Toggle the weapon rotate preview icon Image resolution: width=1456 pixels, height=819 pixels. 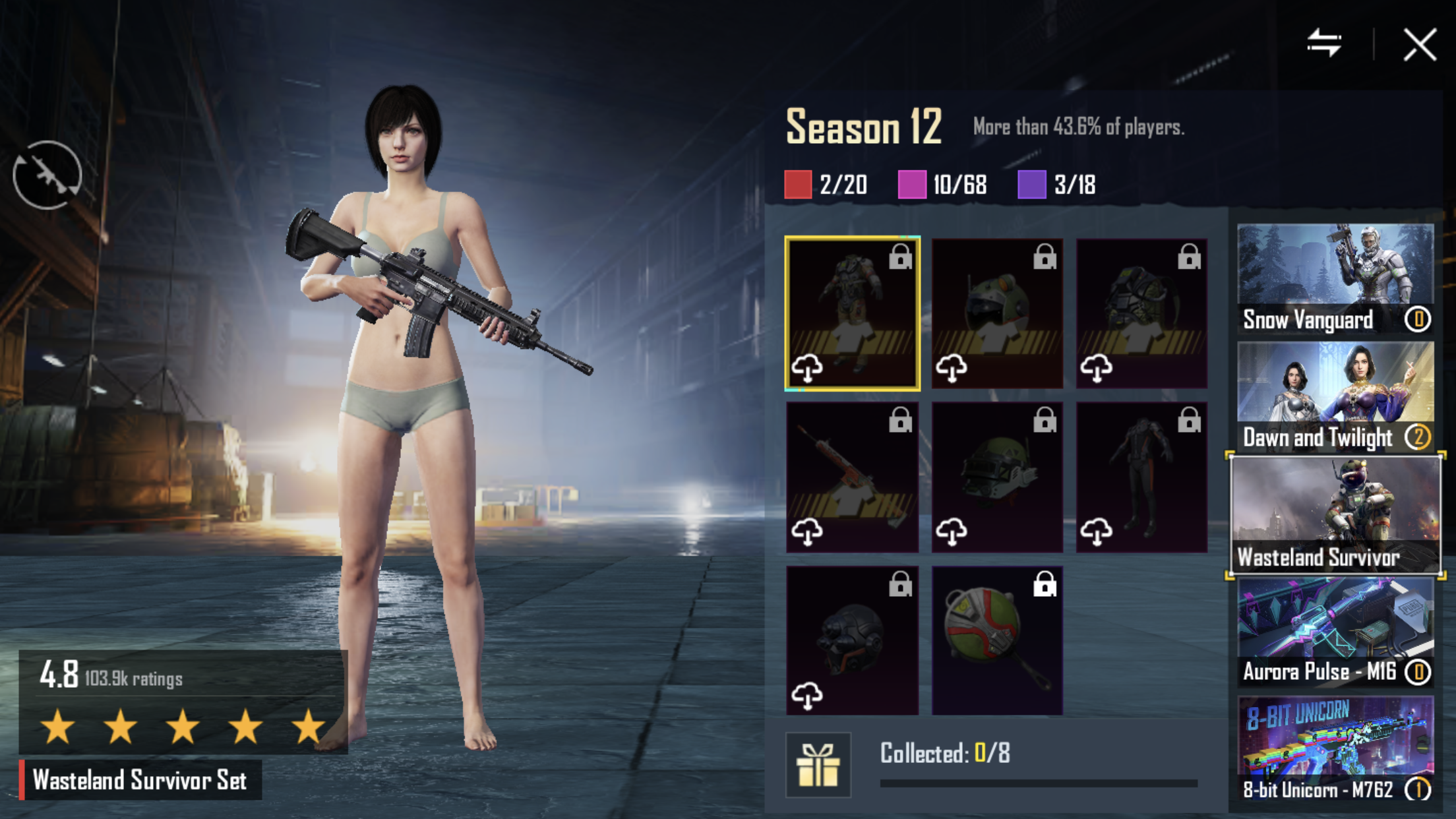[x=47, y=175]
